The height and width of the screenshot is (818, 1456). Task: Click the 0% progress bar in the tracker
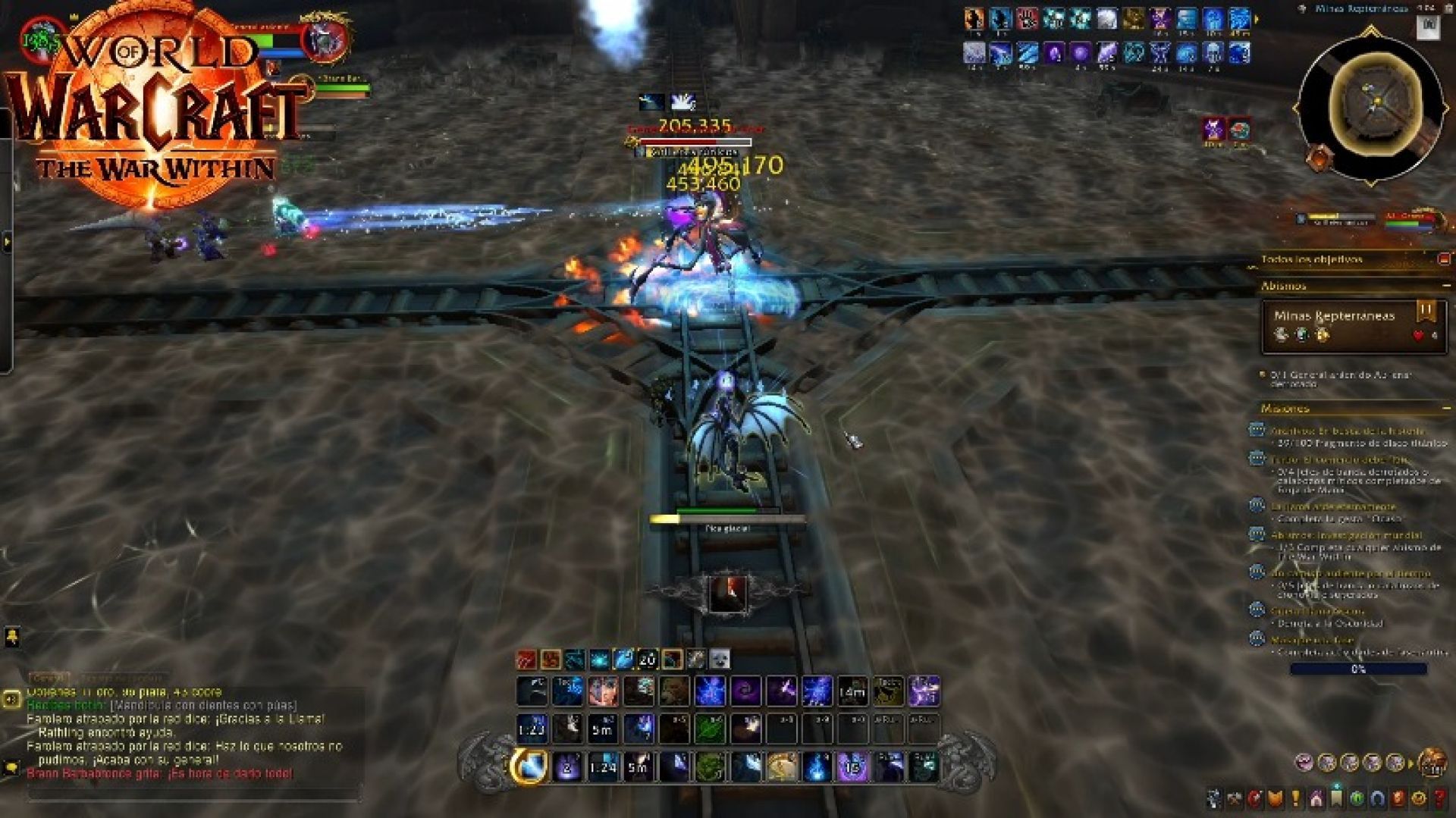click(1361, 668)
